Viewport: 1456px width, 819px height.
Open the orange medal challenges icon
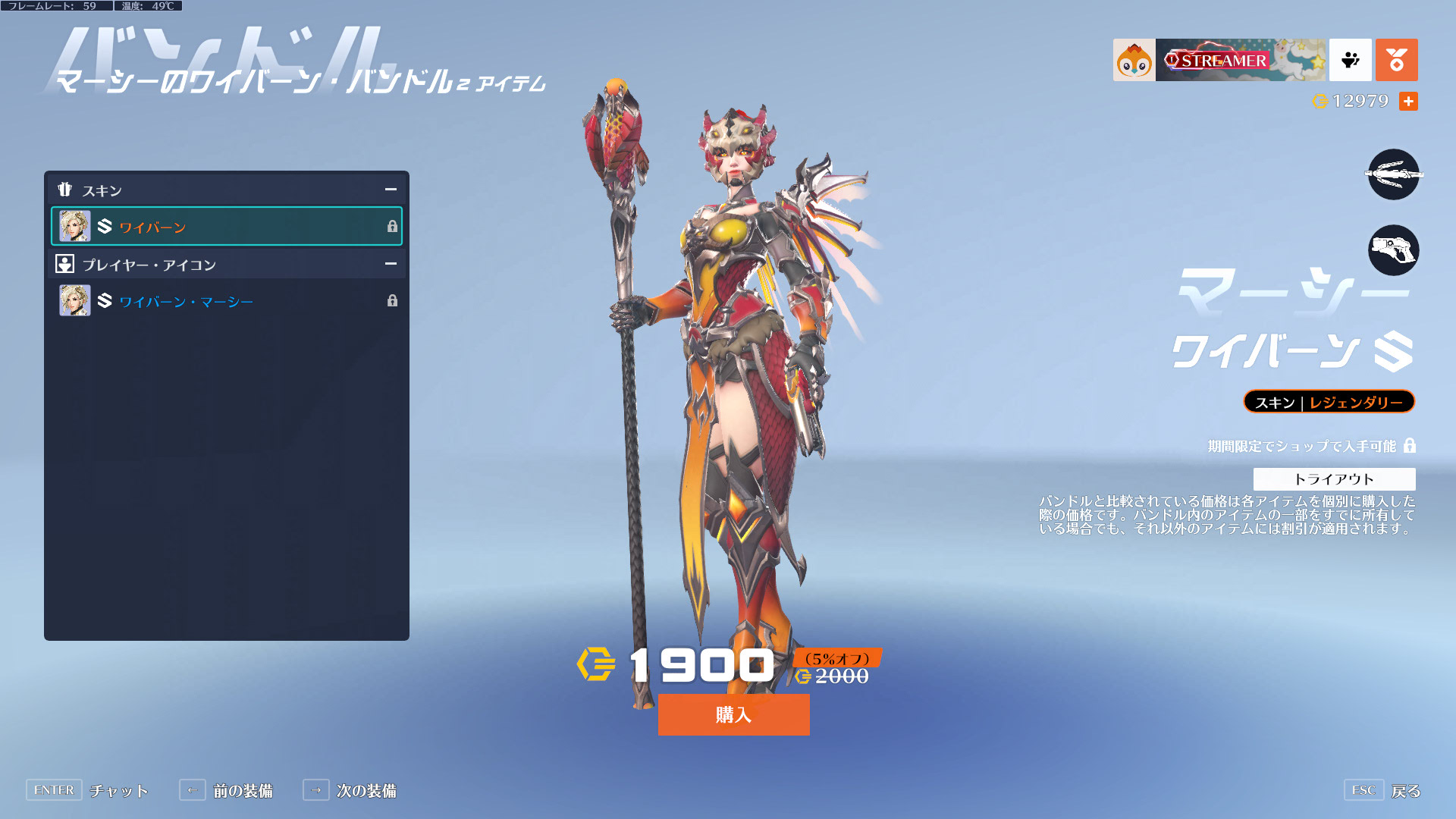click(x=1396, y=60)
